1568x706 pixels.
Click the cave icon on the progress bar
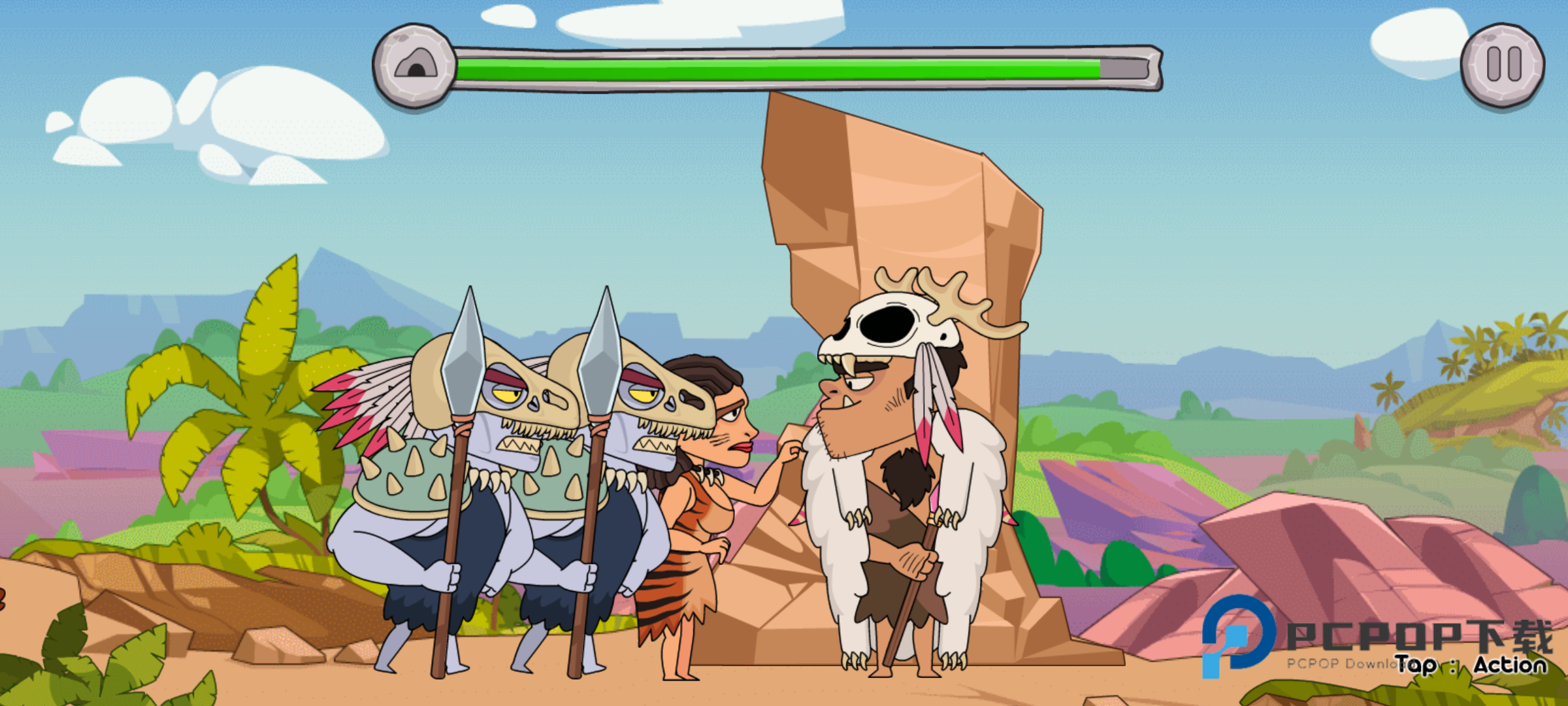tap(415, 65)
